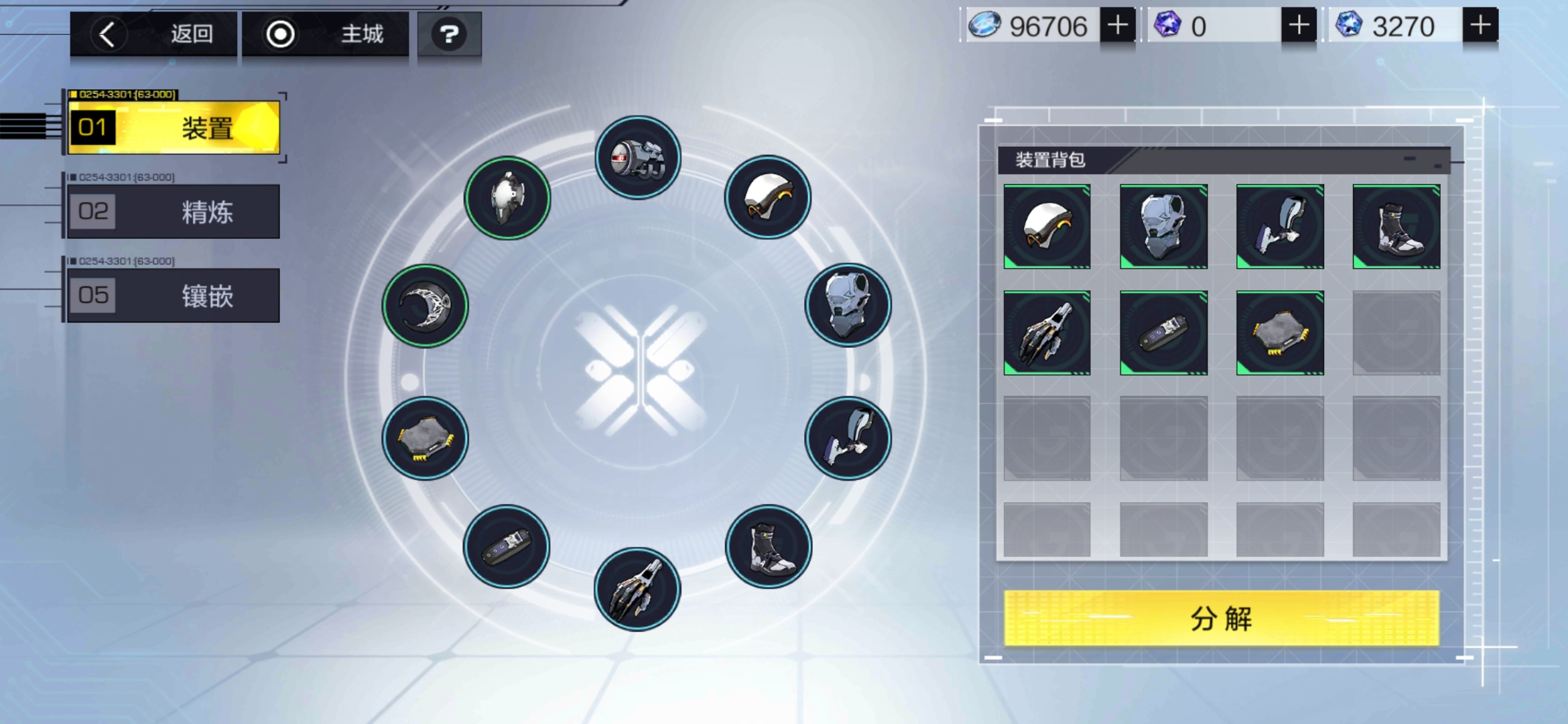Select the white helmet in 装置背包

(x=1047, y=227)
